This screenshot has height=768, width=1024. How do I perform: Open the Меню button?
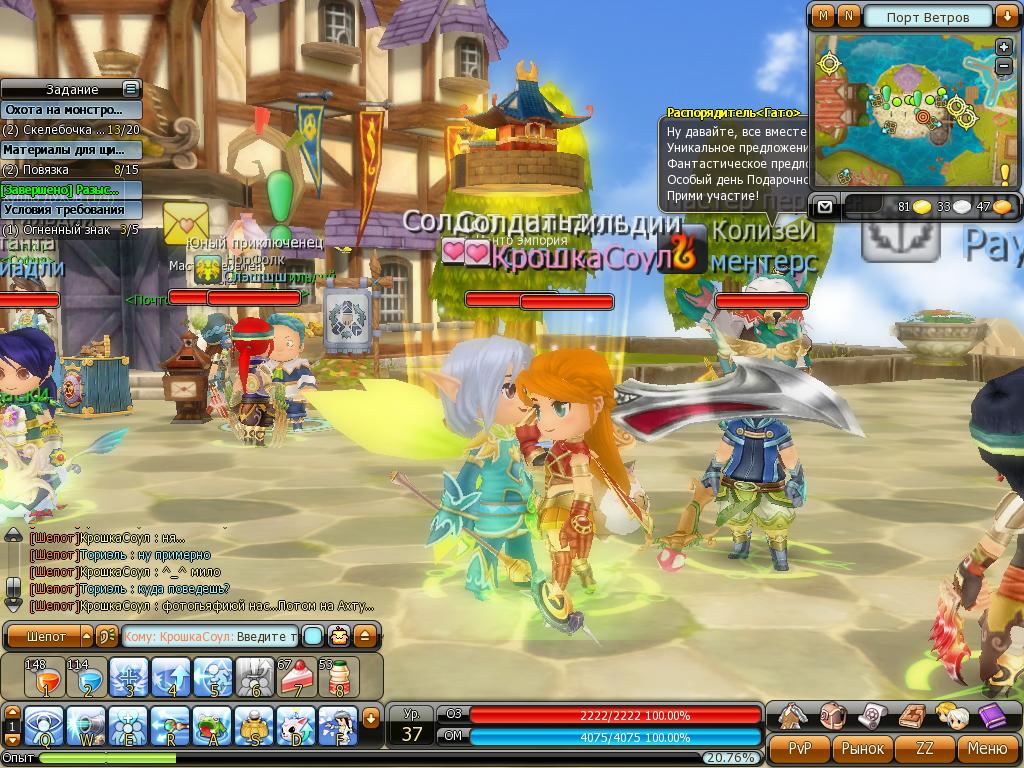point(987,748)
